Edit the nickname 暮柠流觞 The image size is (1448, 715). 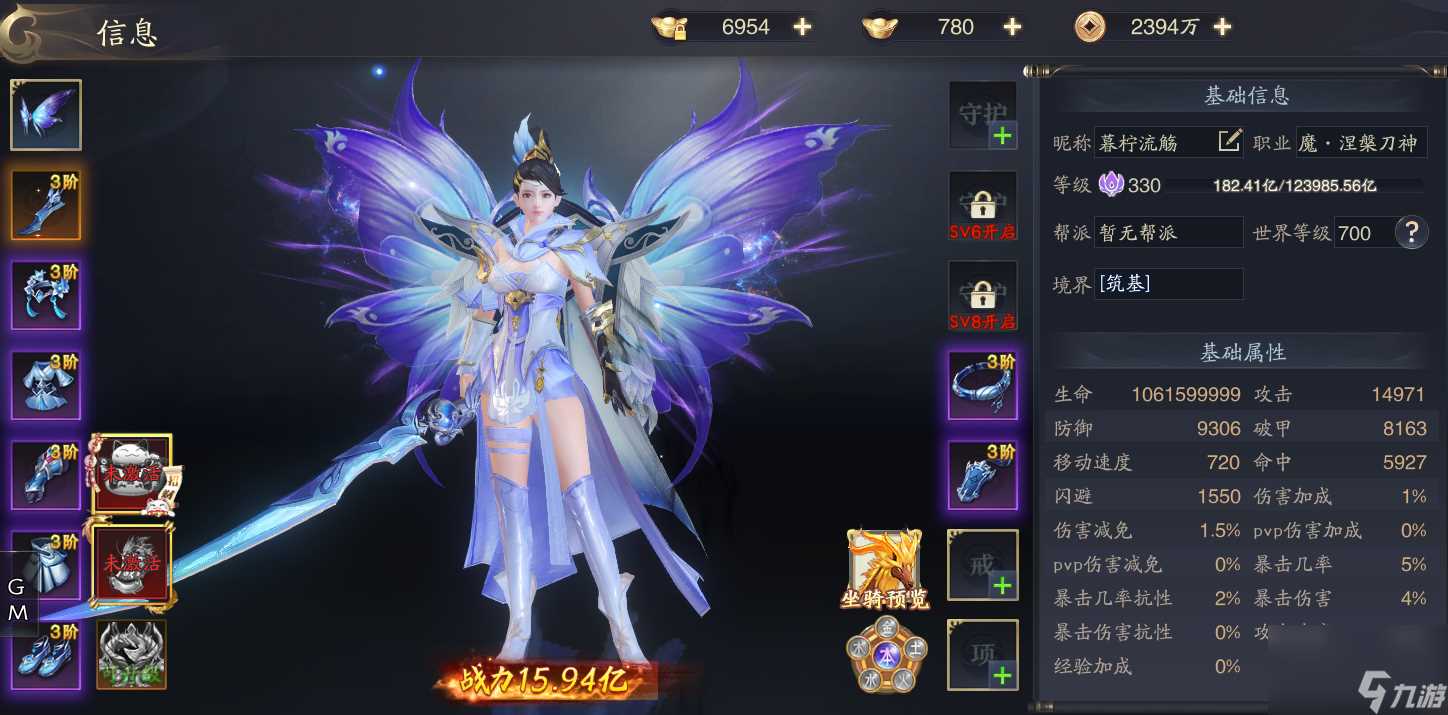point(1229,142)
